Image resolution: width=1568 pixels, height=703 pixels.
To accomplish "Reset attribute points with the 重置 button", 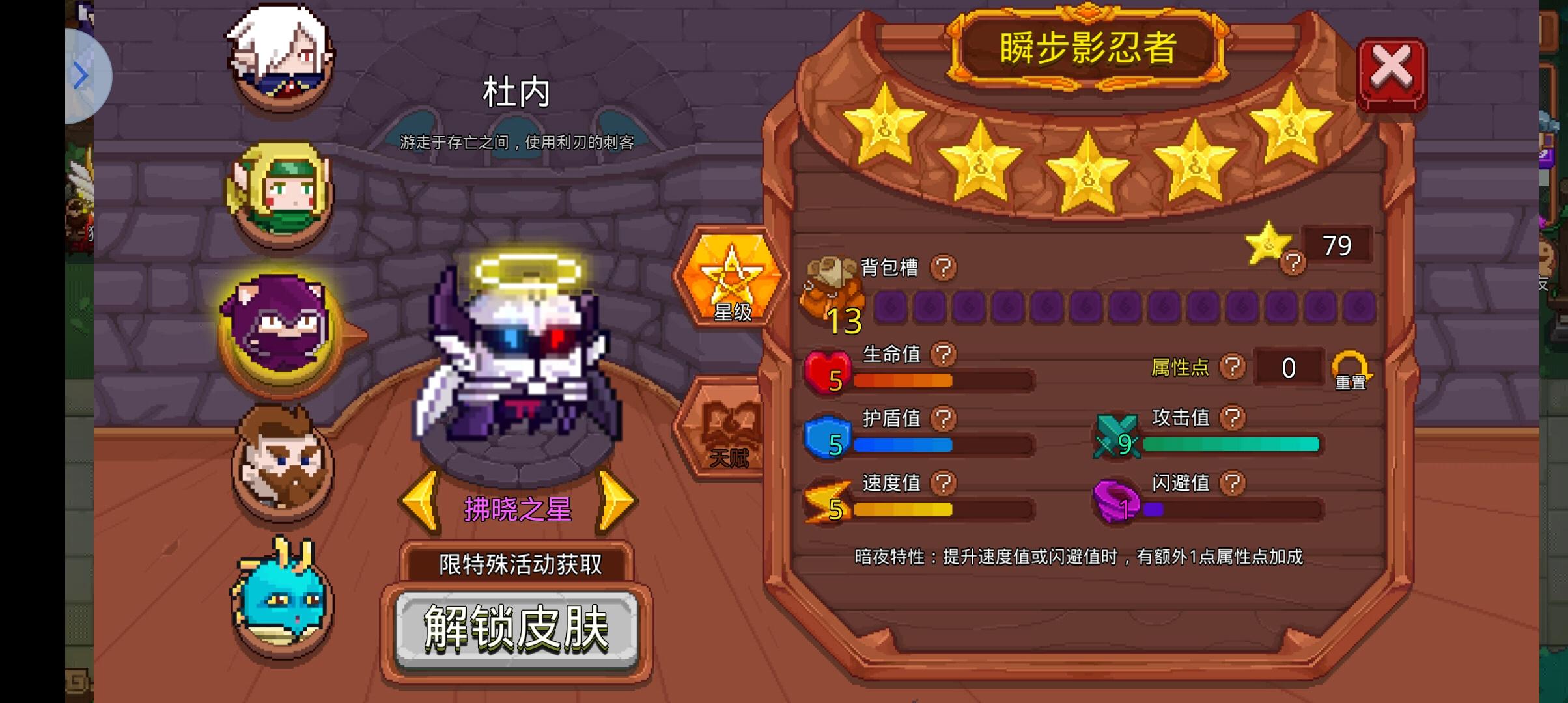I will pos(1352,368).
